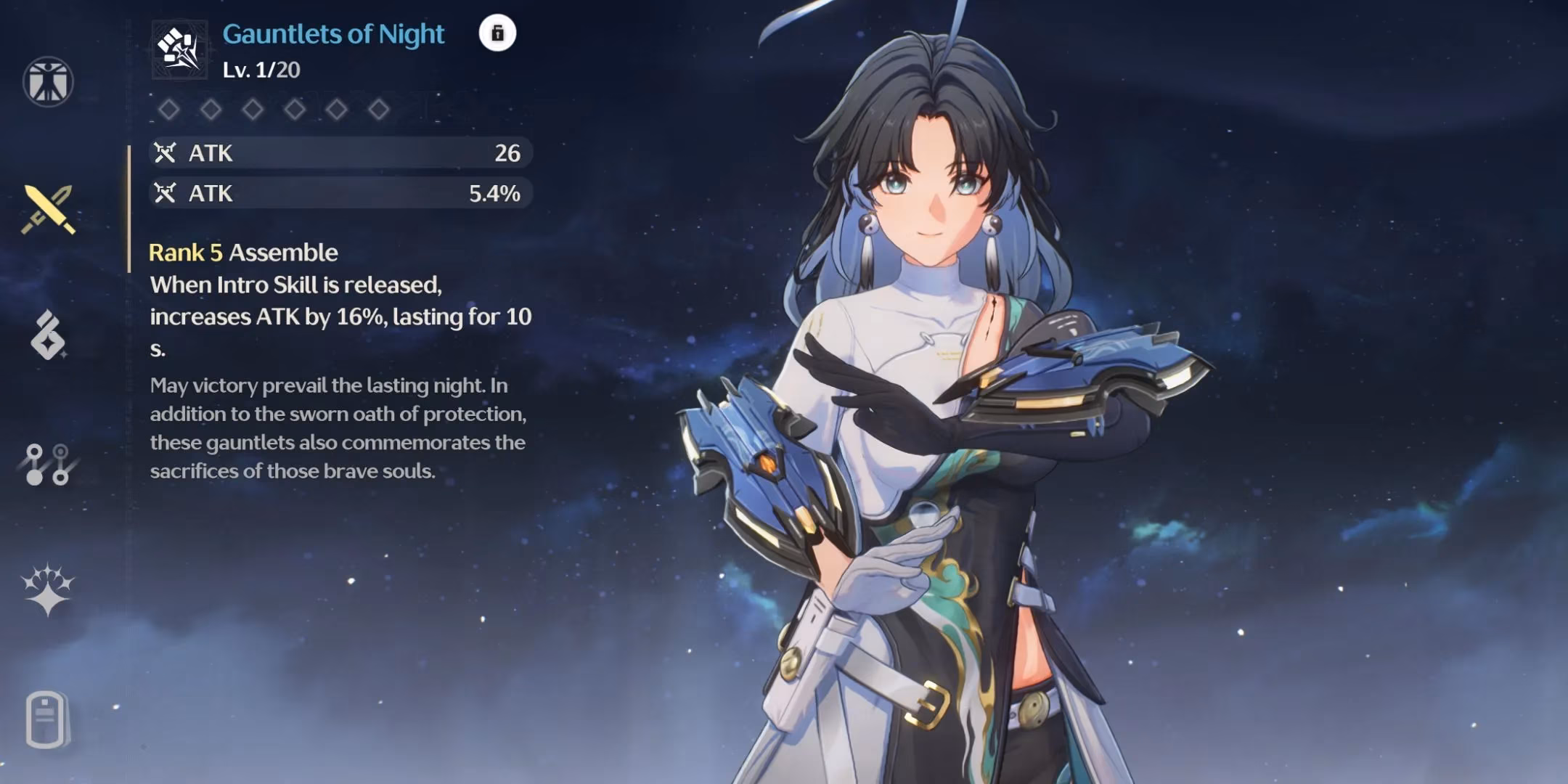The image size is (1568, 784).
Task: Toggle the weapon lock button
Action: pos(497,33)
